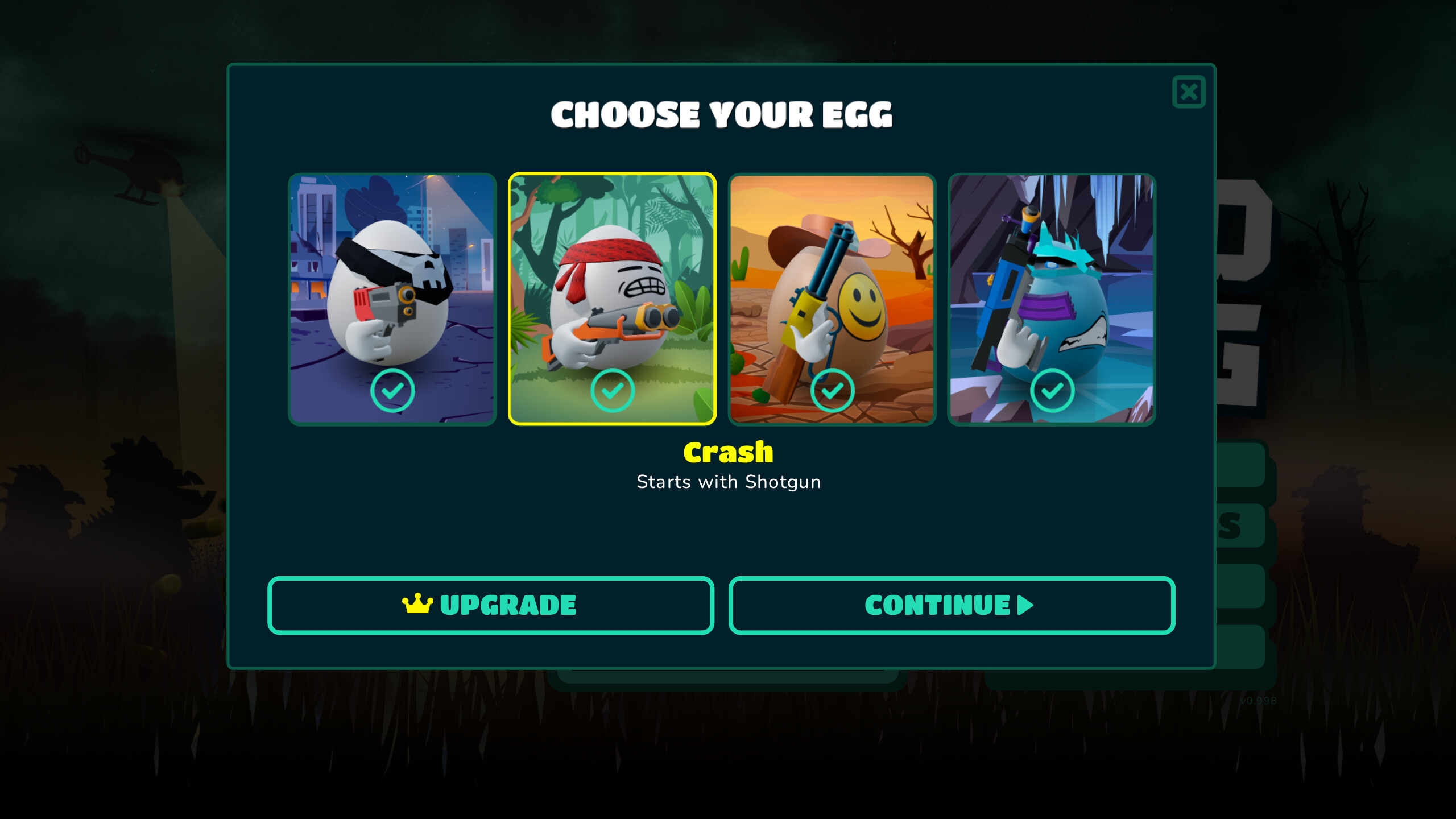This screenshot has width=1456, height=819.
Task: Dismiss the dialog with the X button
Action: click(1189, 92)
